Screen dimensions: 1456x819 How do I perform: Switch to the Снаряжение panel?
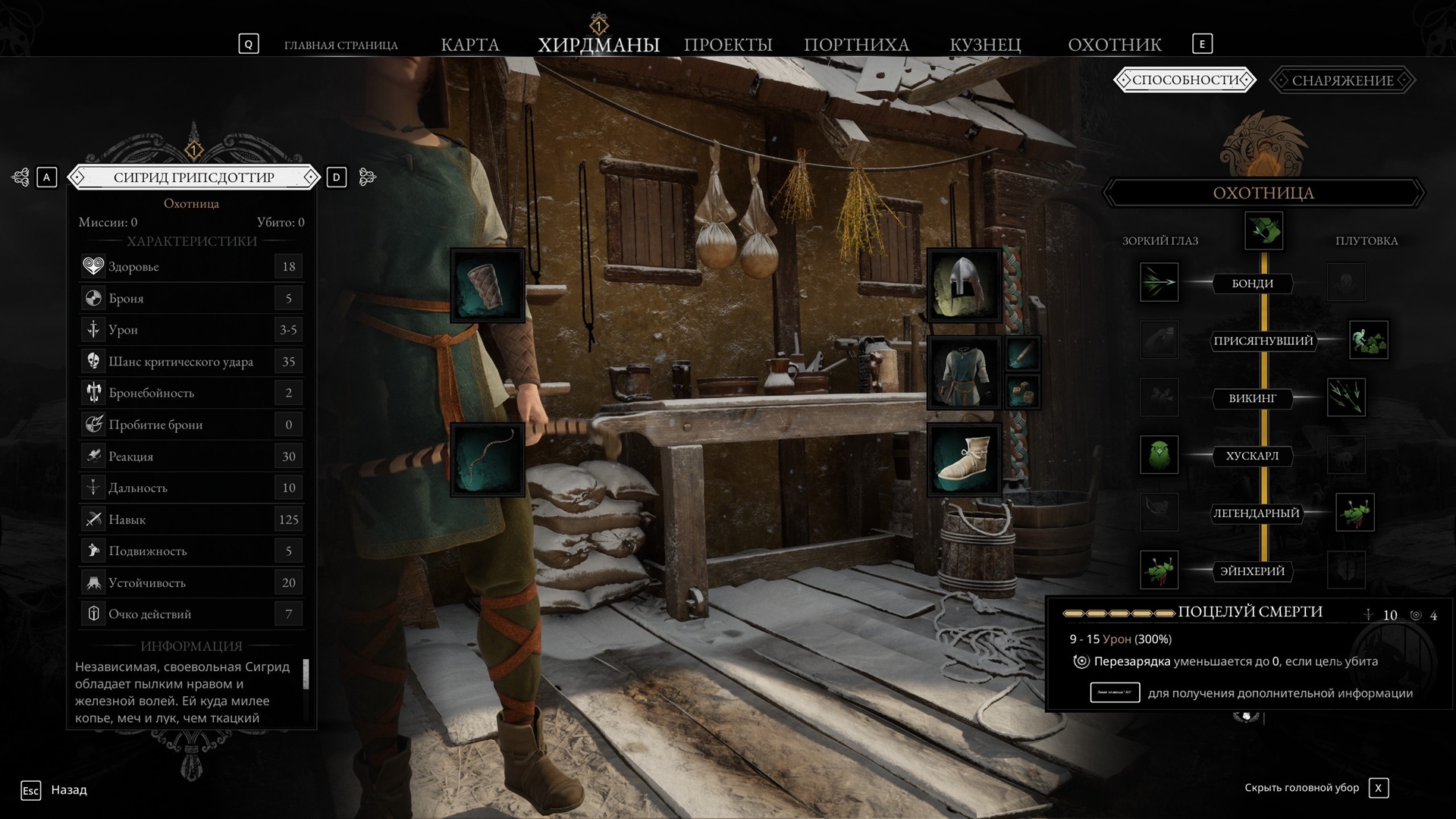point(1342,80)
